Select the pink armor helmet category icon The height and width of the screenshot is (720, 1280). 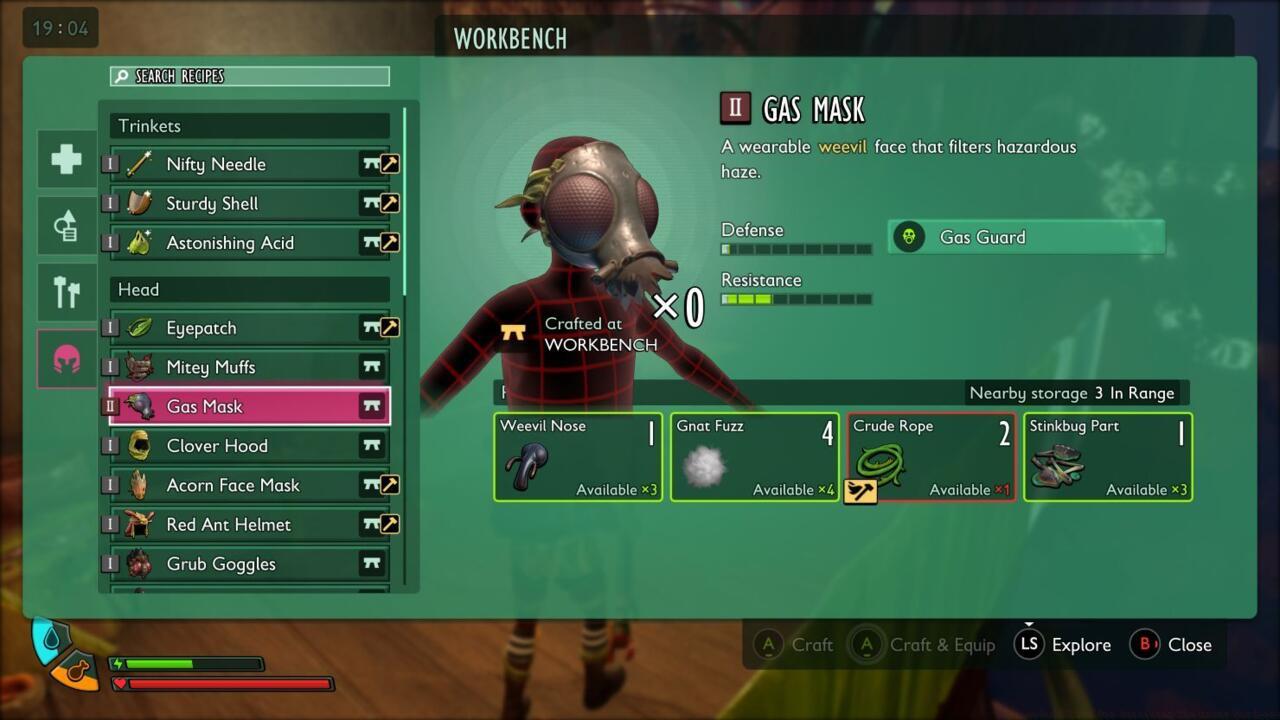pos(66,358)
